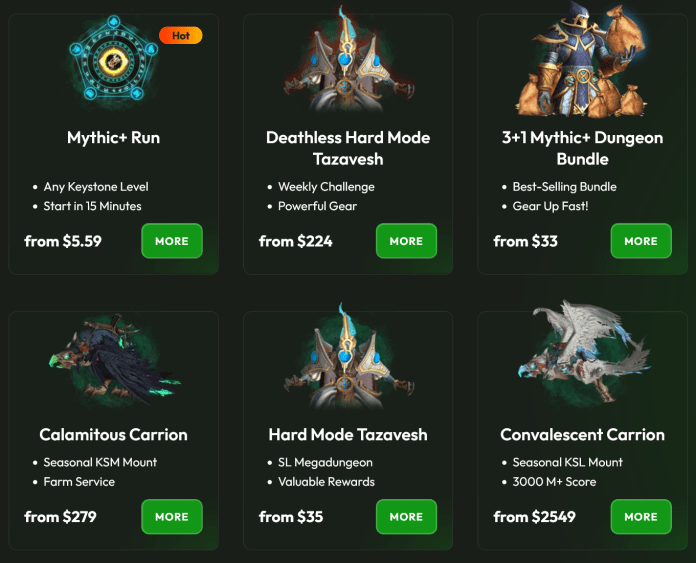View the white Convalescent Carrion mount image
This screenshot has height=563, width=696.
(x=582, y=355)
